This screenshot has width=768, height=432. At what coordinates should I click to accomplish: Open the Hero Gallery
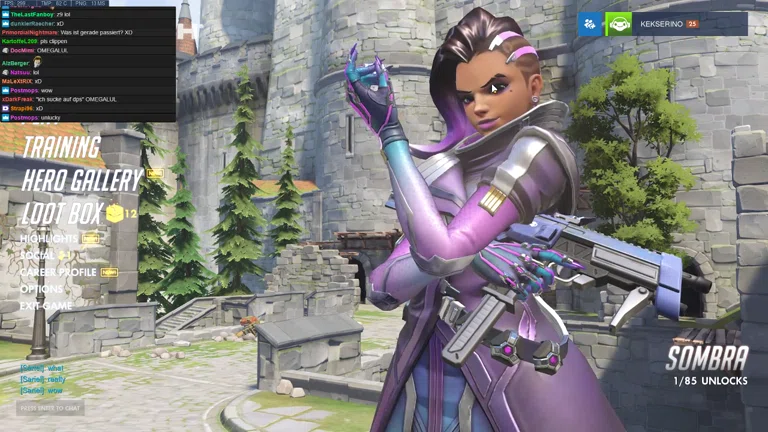point(82,181)
